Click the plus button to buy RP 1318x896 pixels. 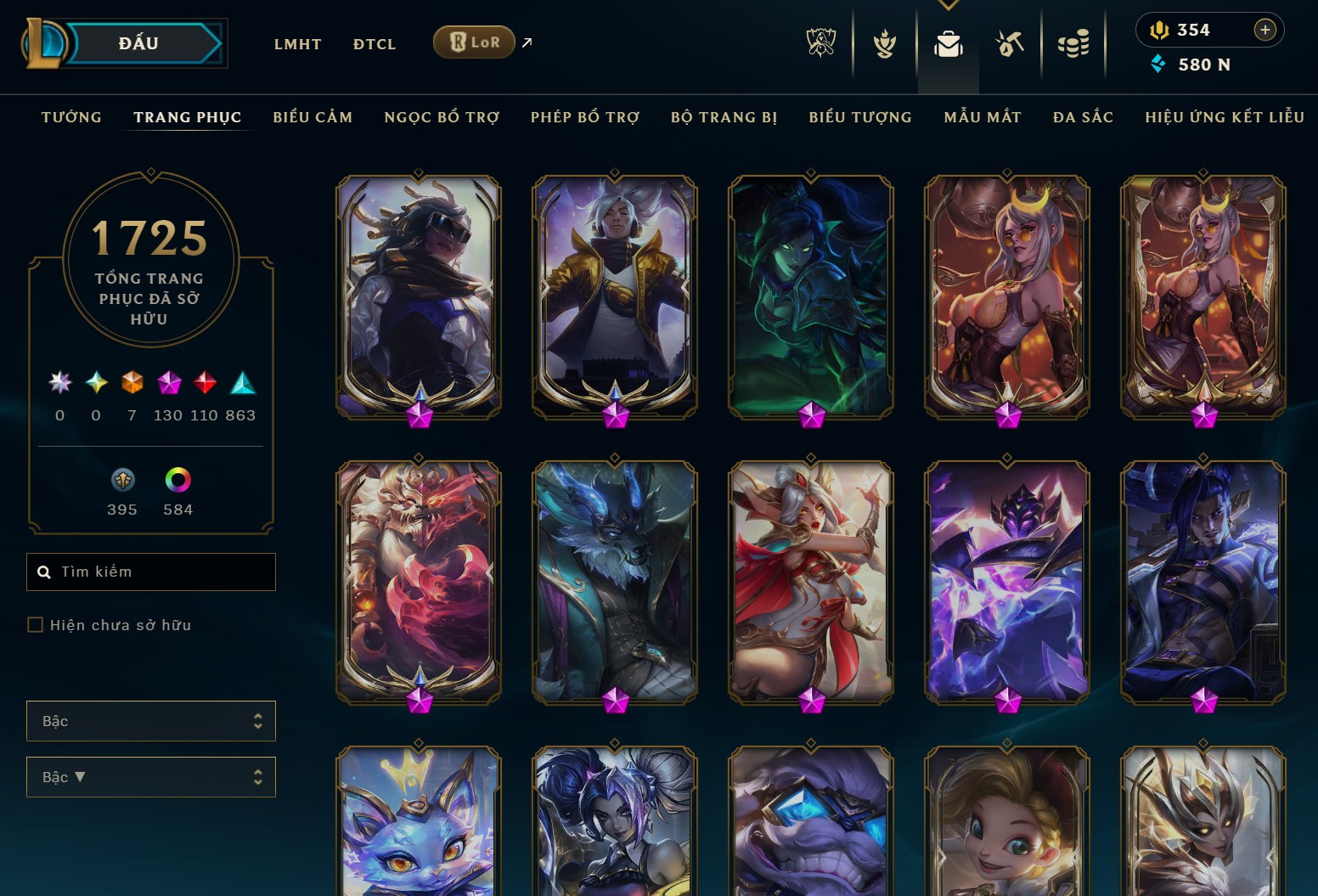pyautogui.click(x=1265, y=29)
